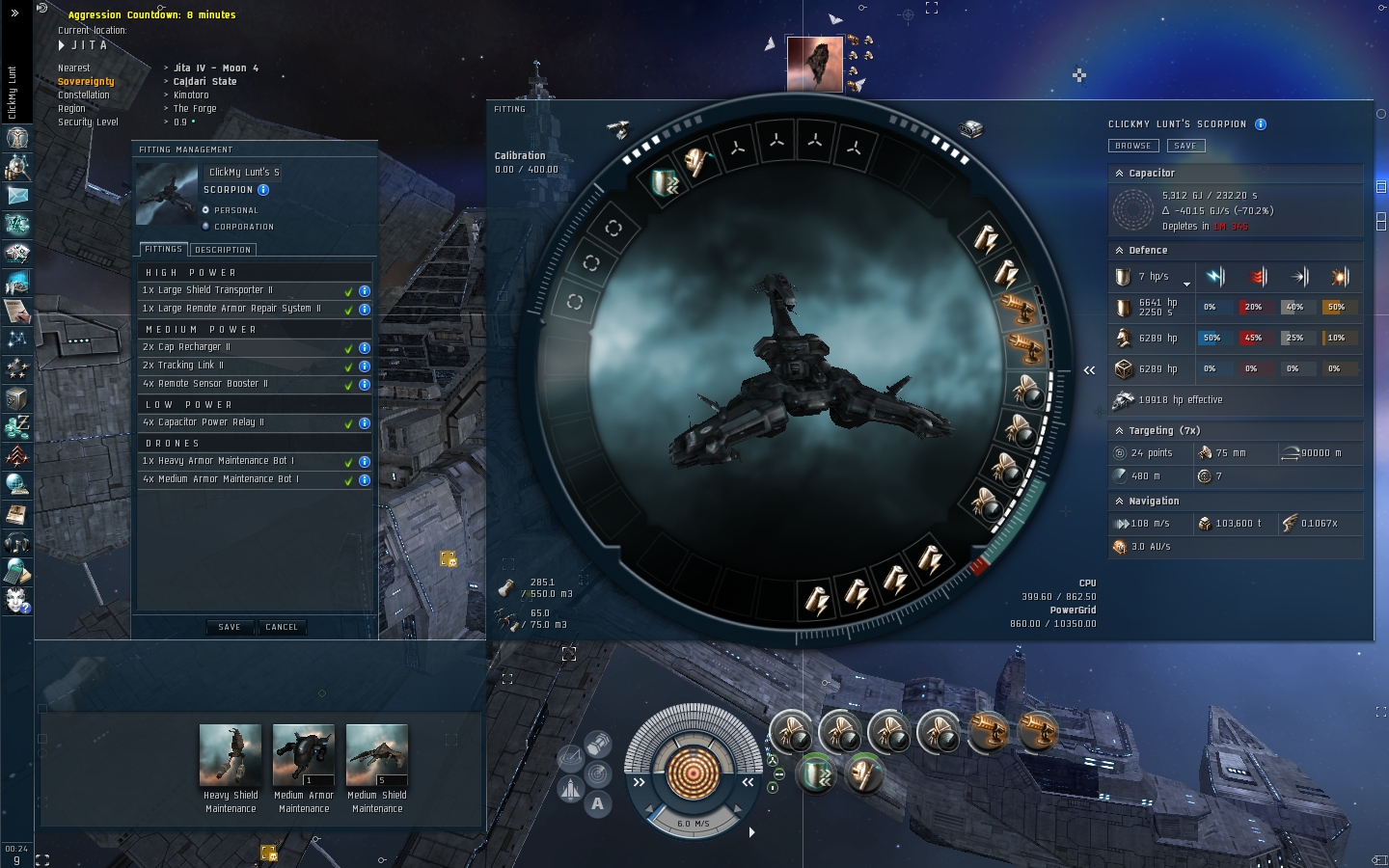The image size is (1389, 868).
Task: Show info for Large Shield Transporter II
Action: (365, 290)
